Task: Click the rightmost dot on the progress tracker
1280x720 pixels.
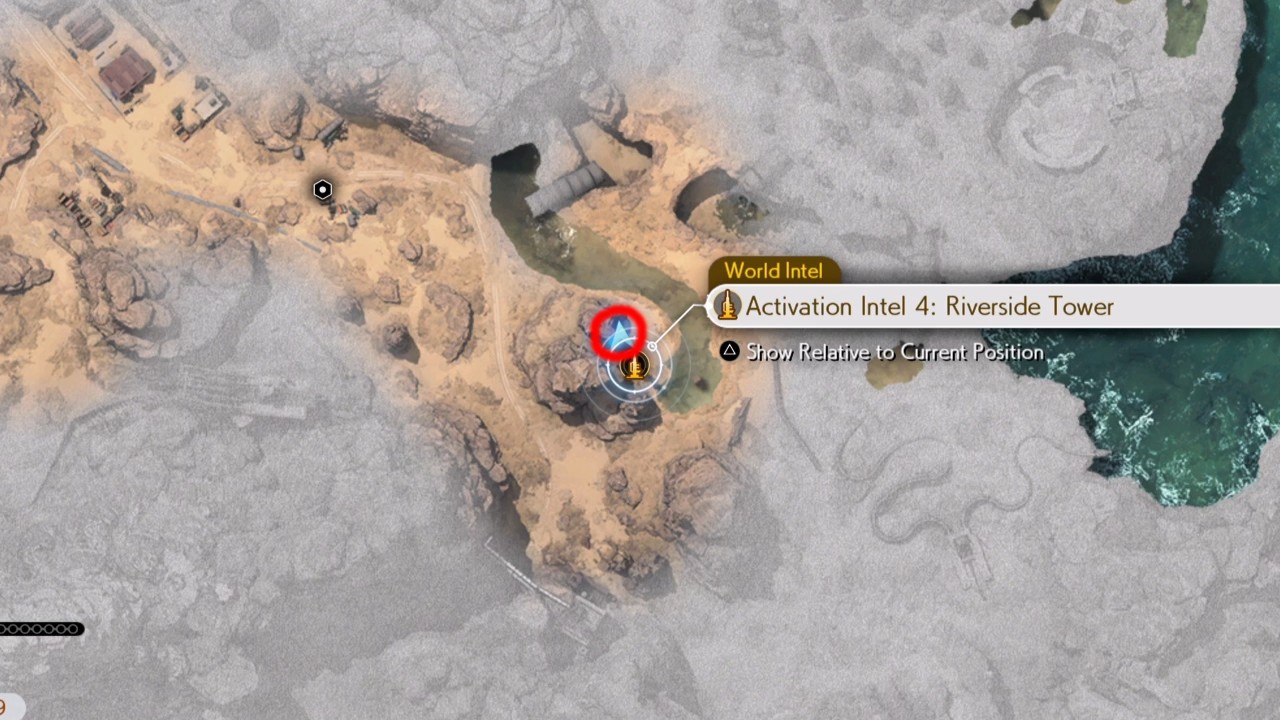Action: [x=74, y=629]
